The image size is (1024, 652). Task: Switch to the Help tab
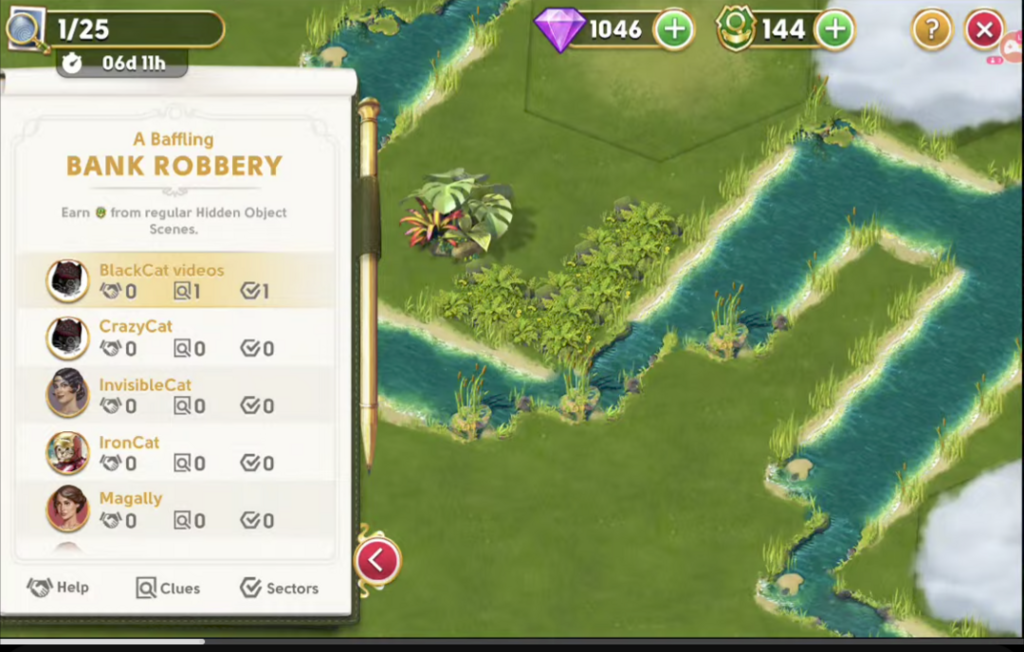(x=59, y=588)
